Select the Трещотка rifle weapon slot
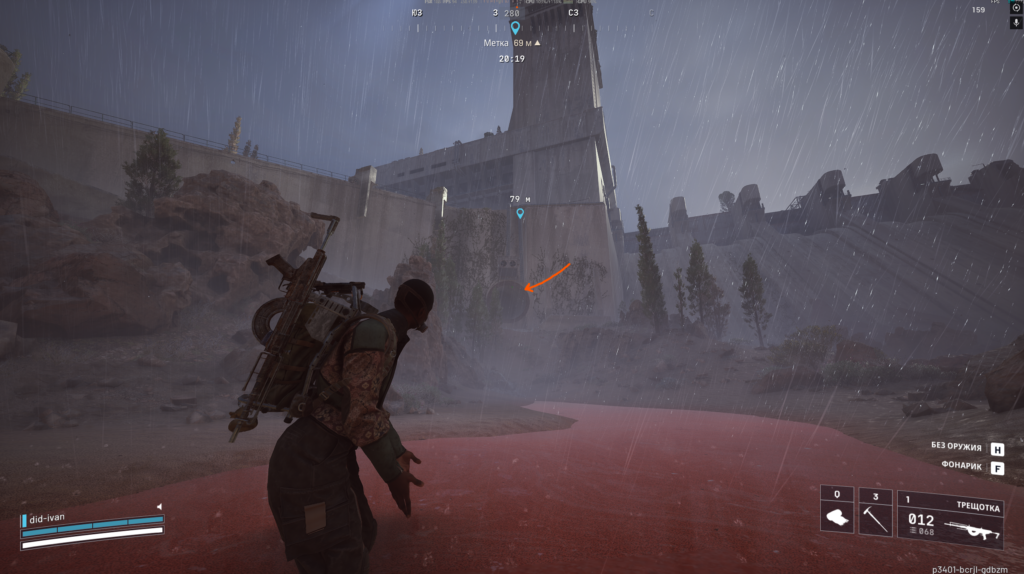This screenshot has width=1024, height=574. click(x=949, y=517)
